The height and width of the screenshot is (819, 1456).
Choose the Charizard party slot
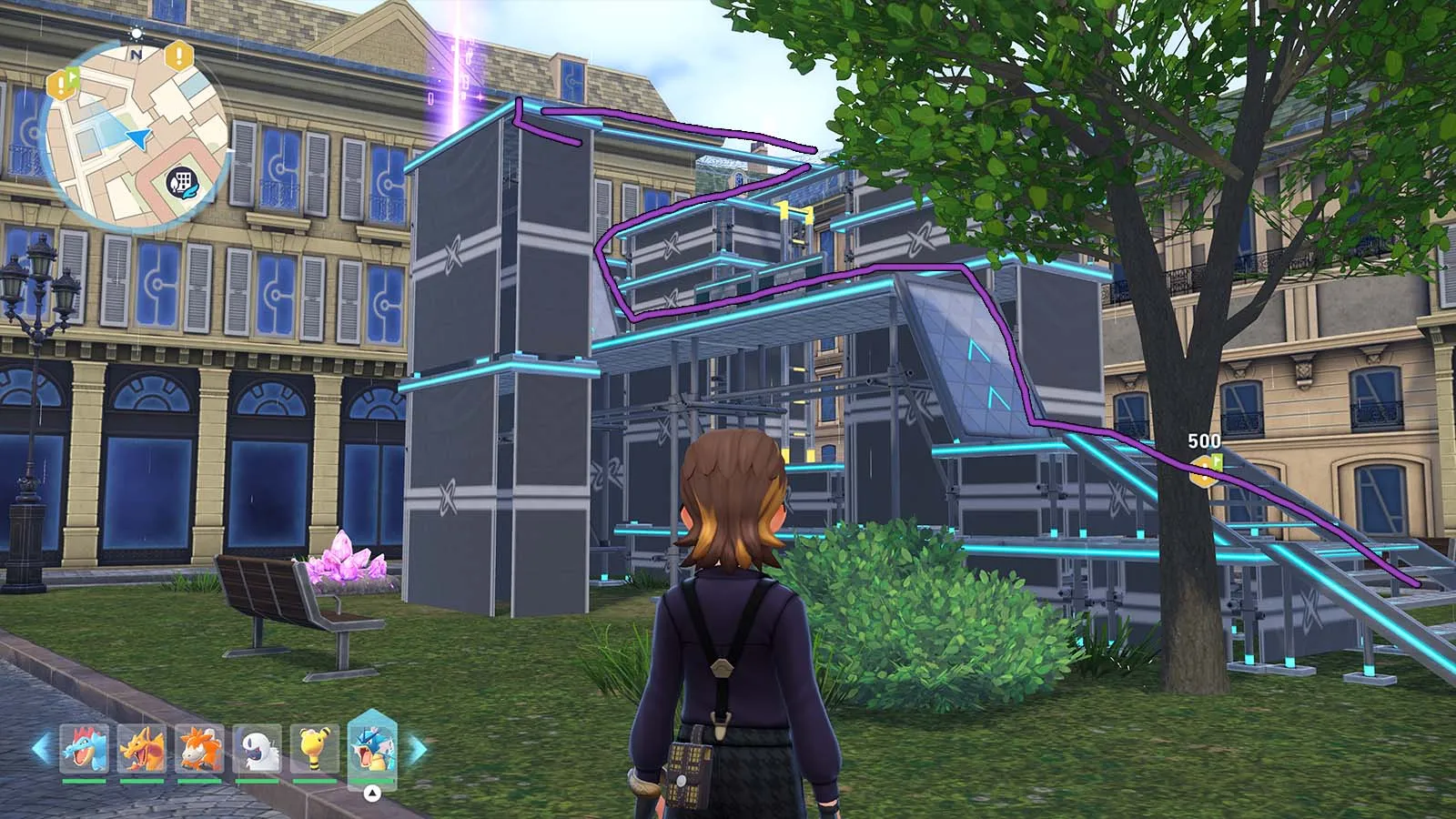(142, 748)
